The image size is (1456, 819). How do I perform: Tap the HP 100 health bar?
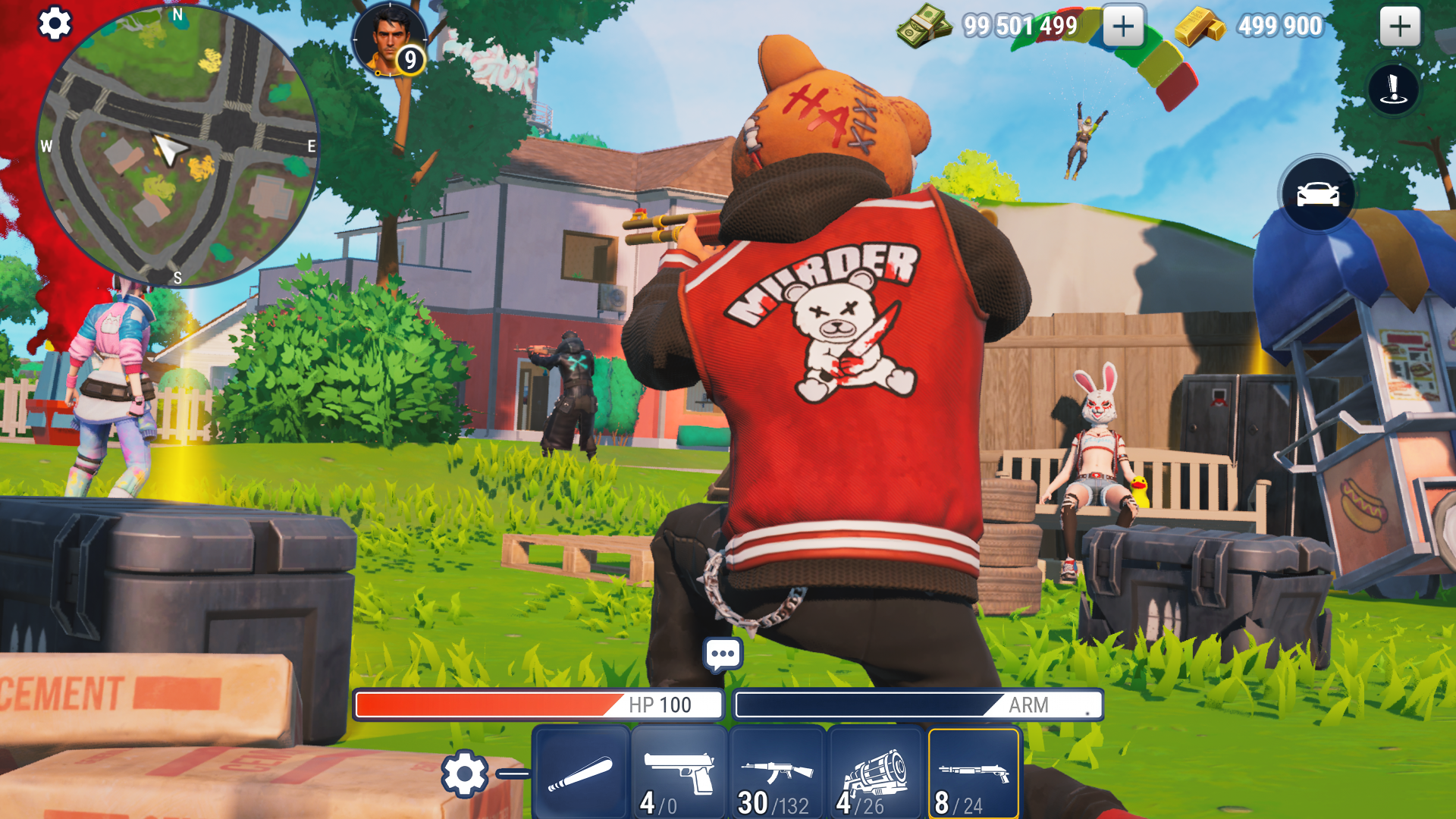[537, 704]
